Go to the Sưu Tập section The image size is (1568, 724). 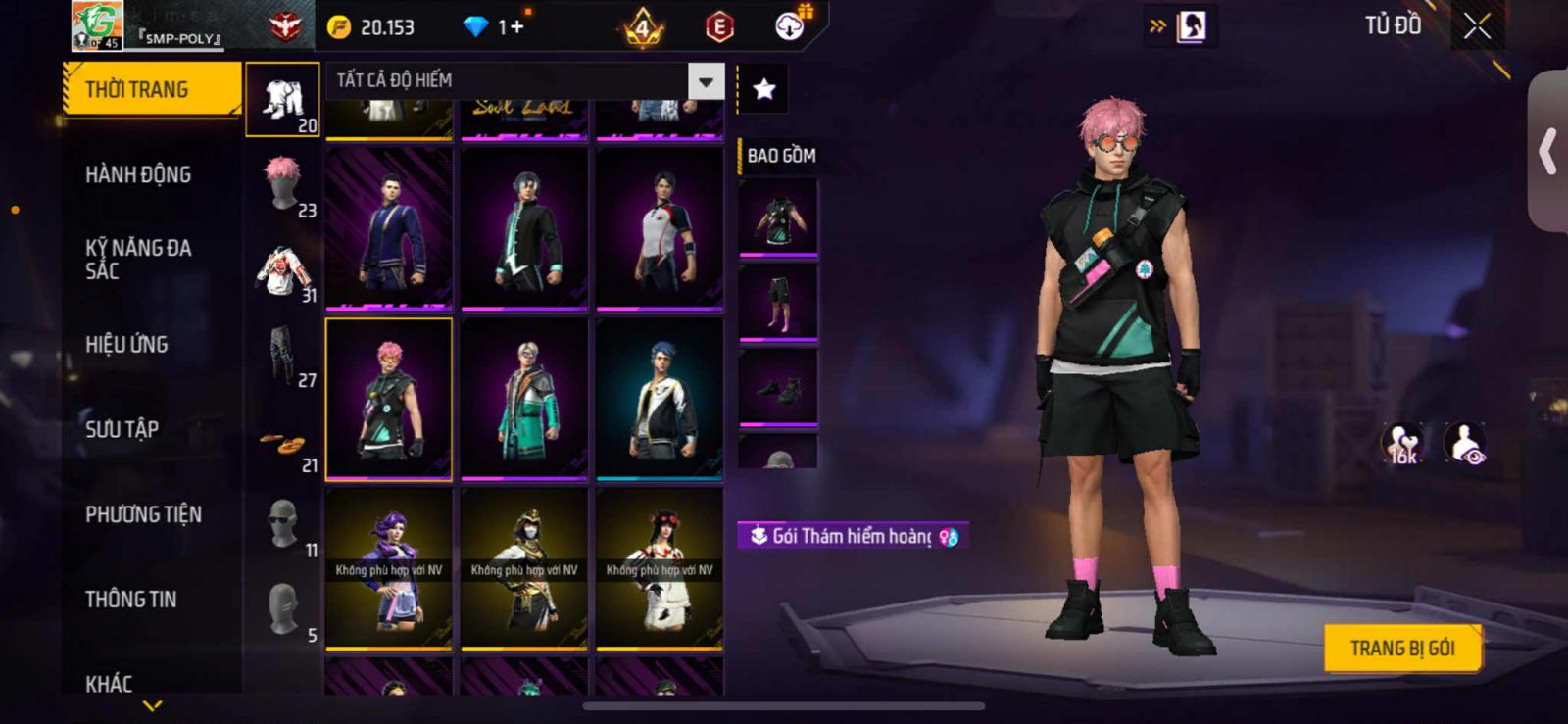click(x=122, y=429)
